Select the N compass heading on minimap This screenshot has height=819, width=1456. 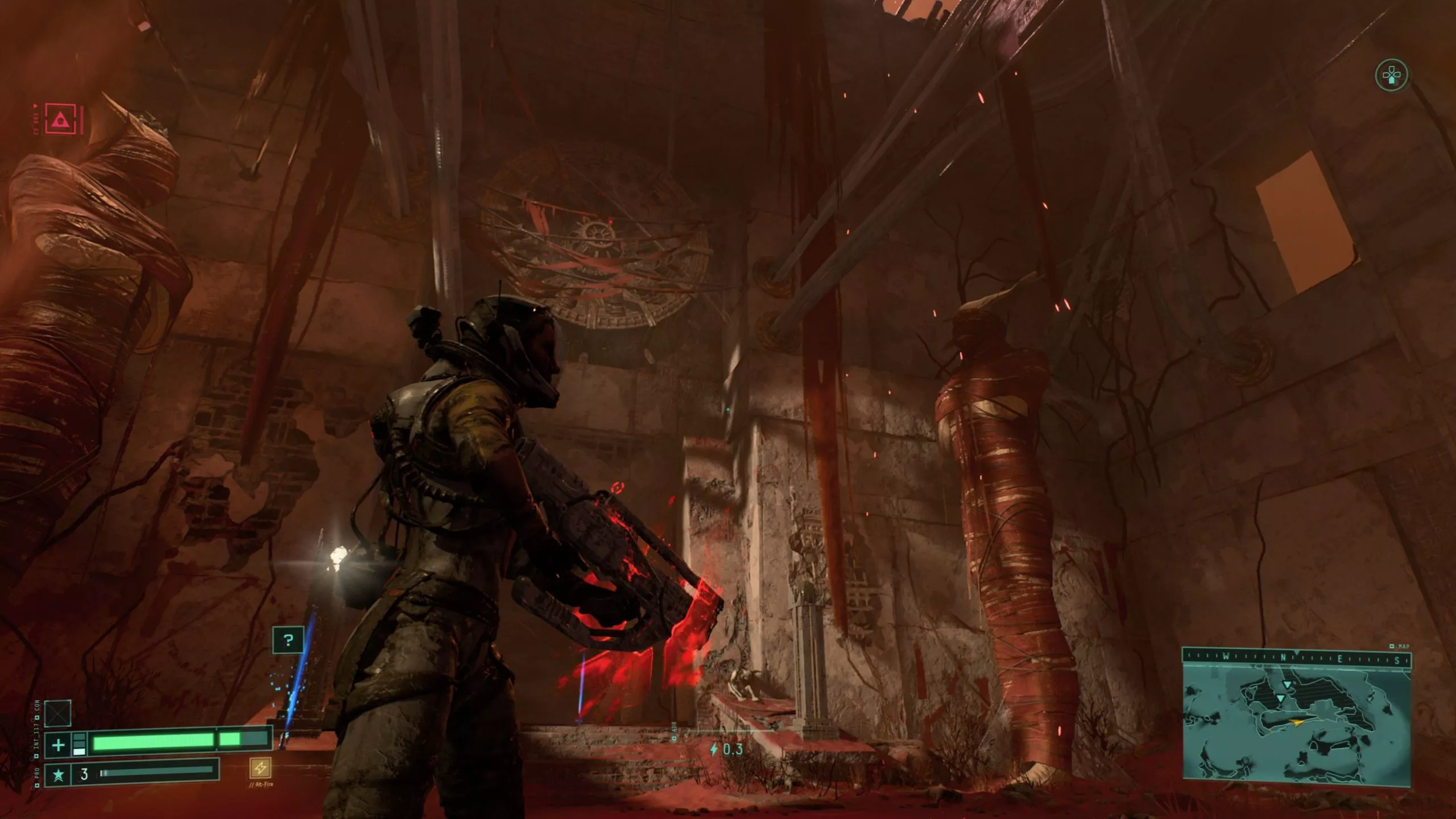(x=1283, y=658)
